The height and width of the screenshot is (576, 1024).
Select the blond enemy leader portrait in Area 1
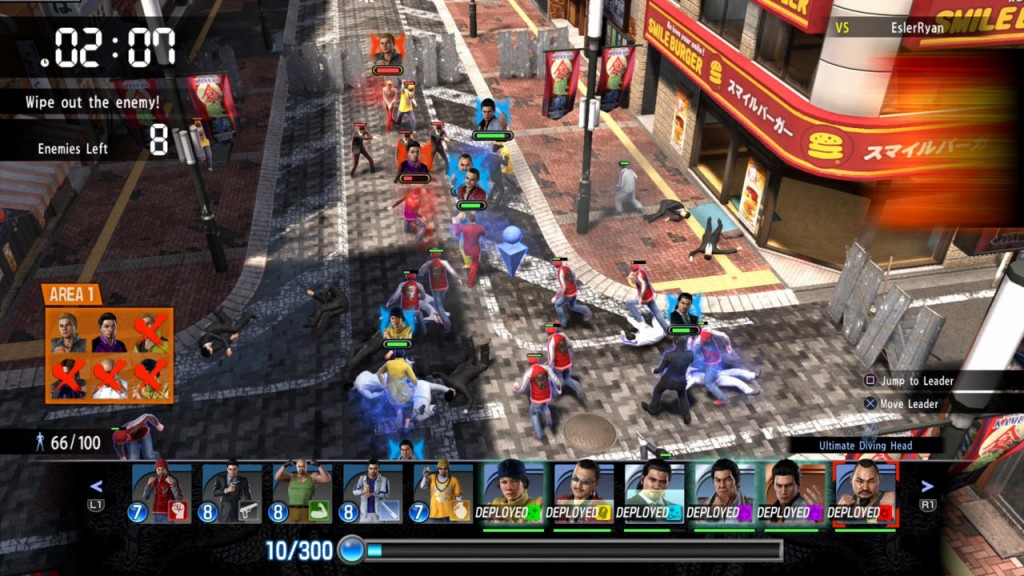(68, 333)
